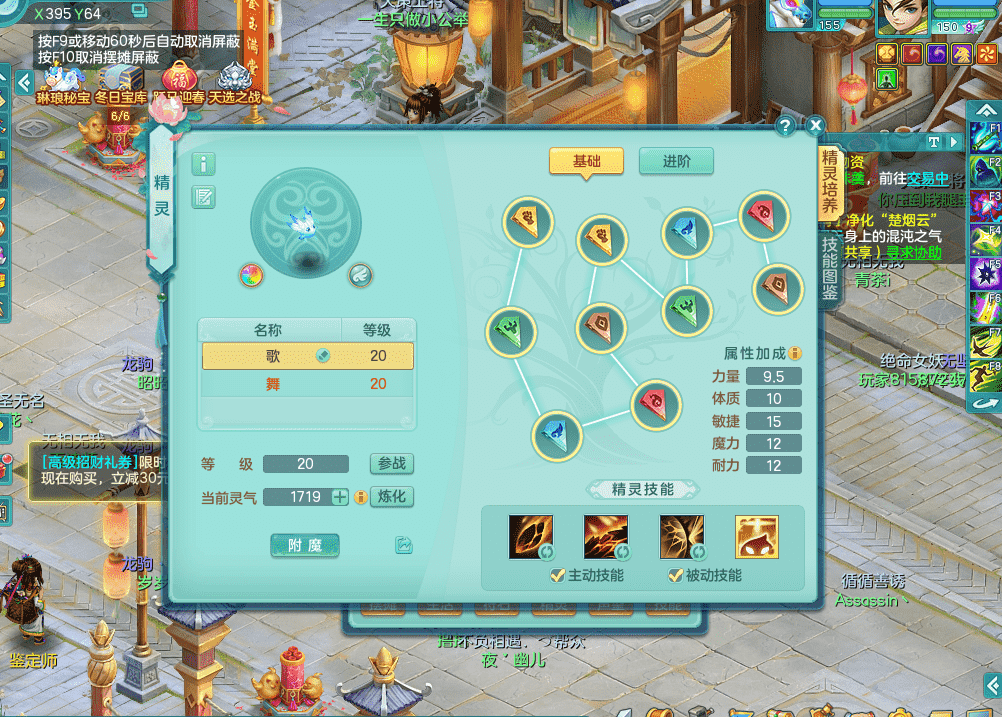The width and height of the screenshot is (1002, 717).
Task: Toggle the 主动技能 checkbox
Action: tap(558, 575)
